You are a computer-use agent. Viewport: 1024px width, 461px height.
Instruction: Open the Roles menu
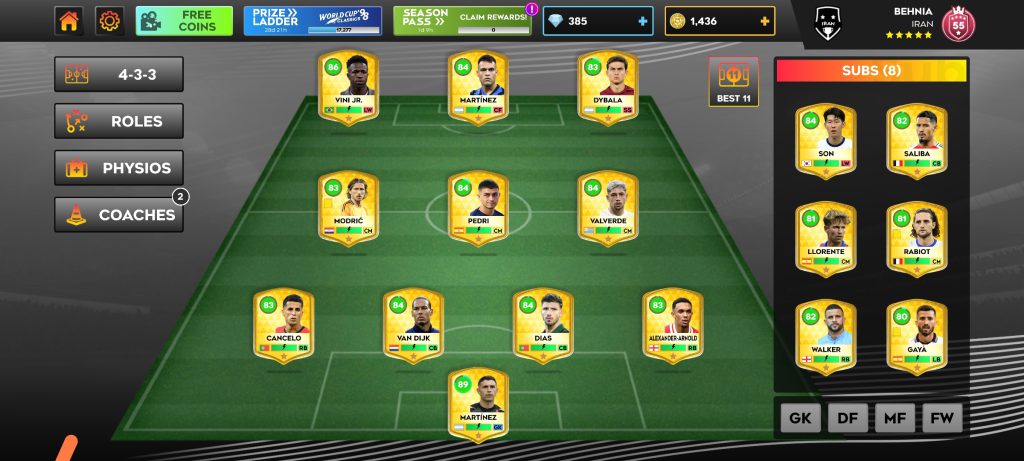tap(119, 122)
